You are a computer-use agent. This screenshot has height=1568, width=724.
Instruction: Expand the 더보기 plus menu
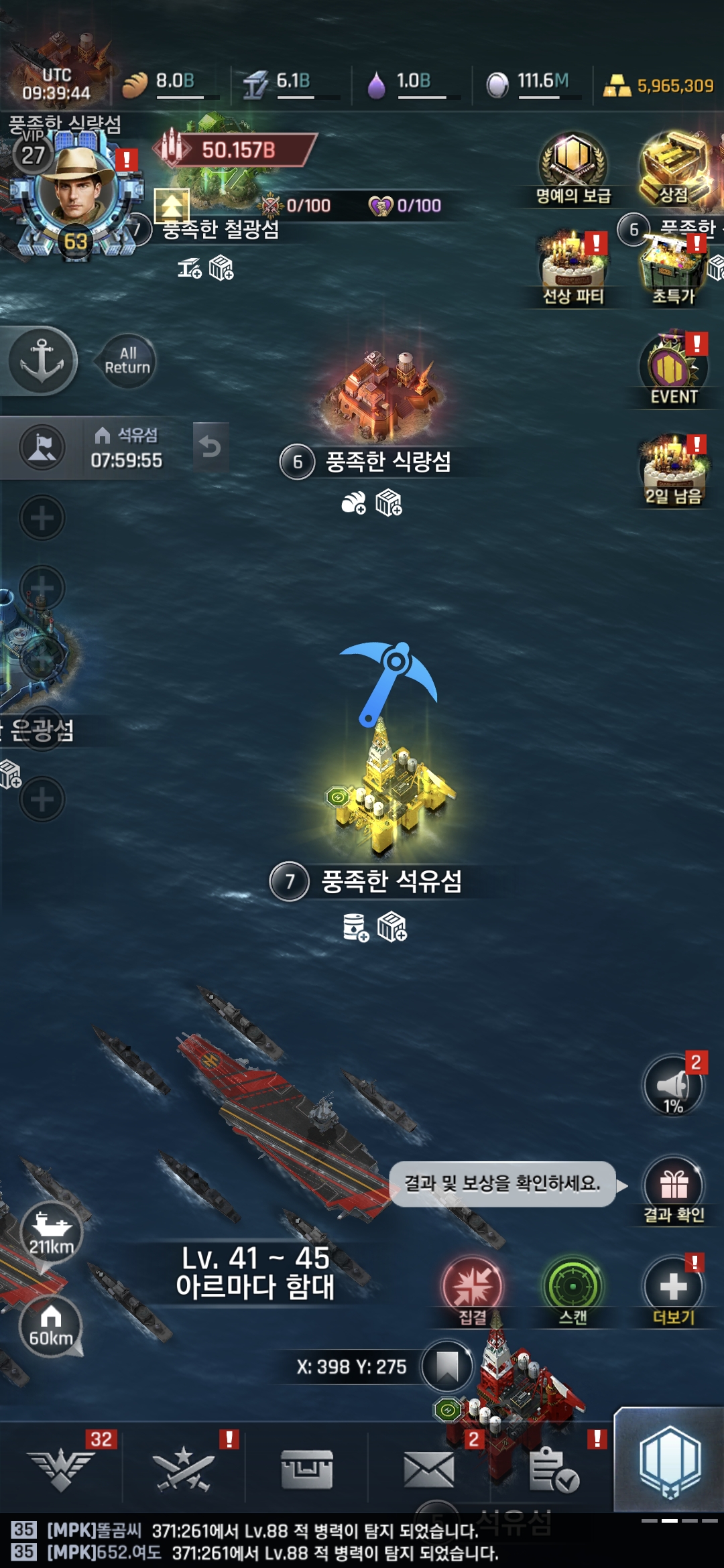(674, 1287)
